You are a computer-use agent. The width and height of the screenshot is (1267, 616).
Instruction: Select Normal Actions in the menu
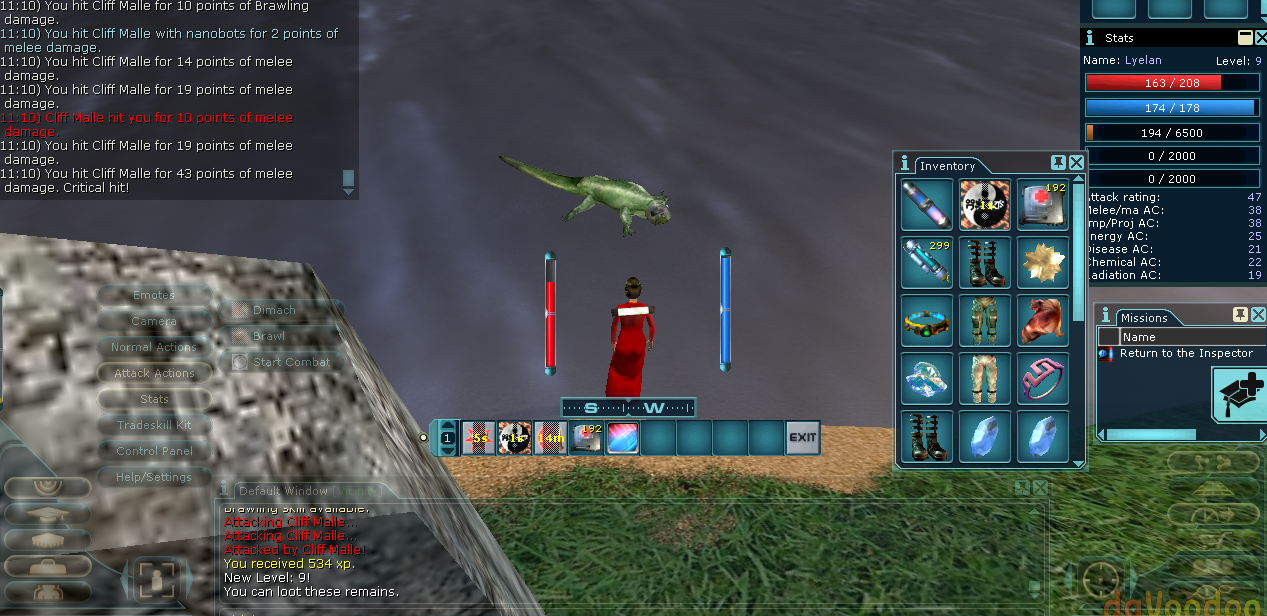coord(154,347)
